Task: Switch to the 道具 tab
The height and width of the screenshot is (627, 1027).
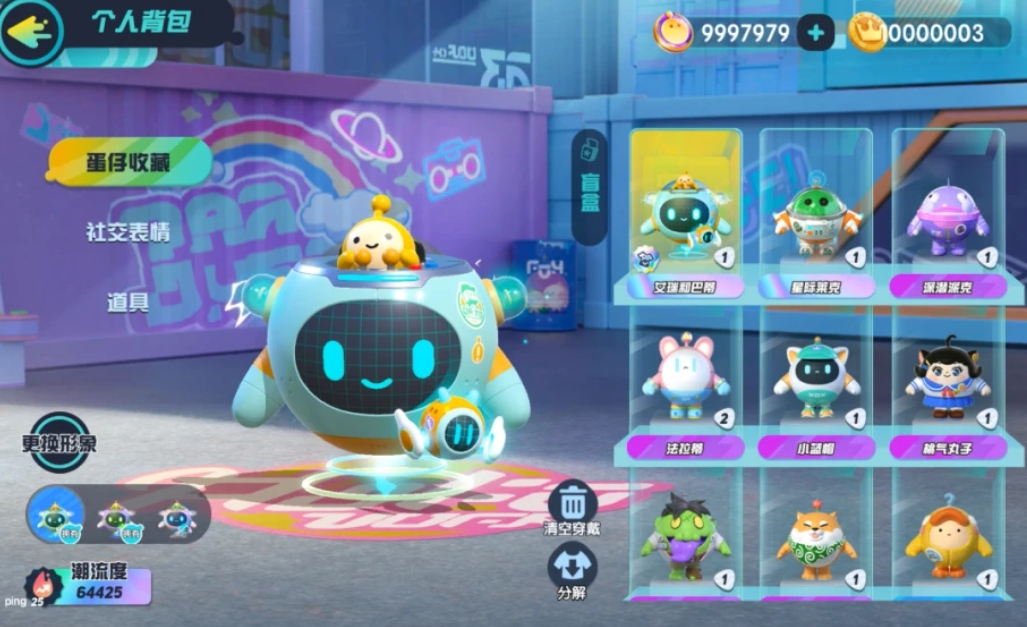Action: point(128,301)
